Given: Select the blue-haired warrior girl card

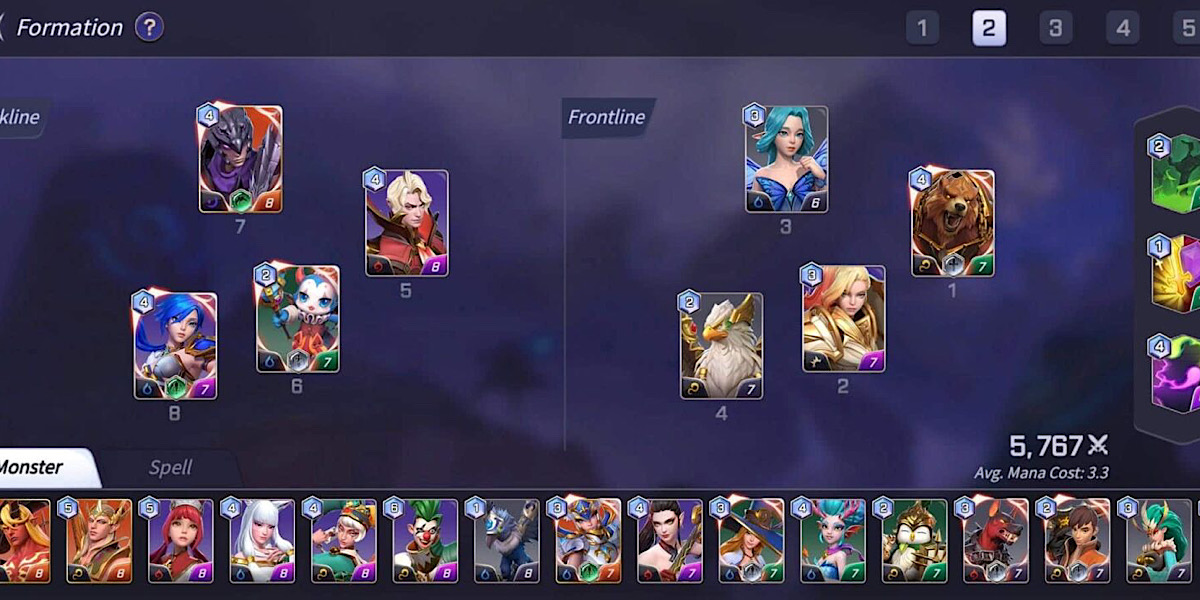Looking at the screenshot, I should 175,346.
